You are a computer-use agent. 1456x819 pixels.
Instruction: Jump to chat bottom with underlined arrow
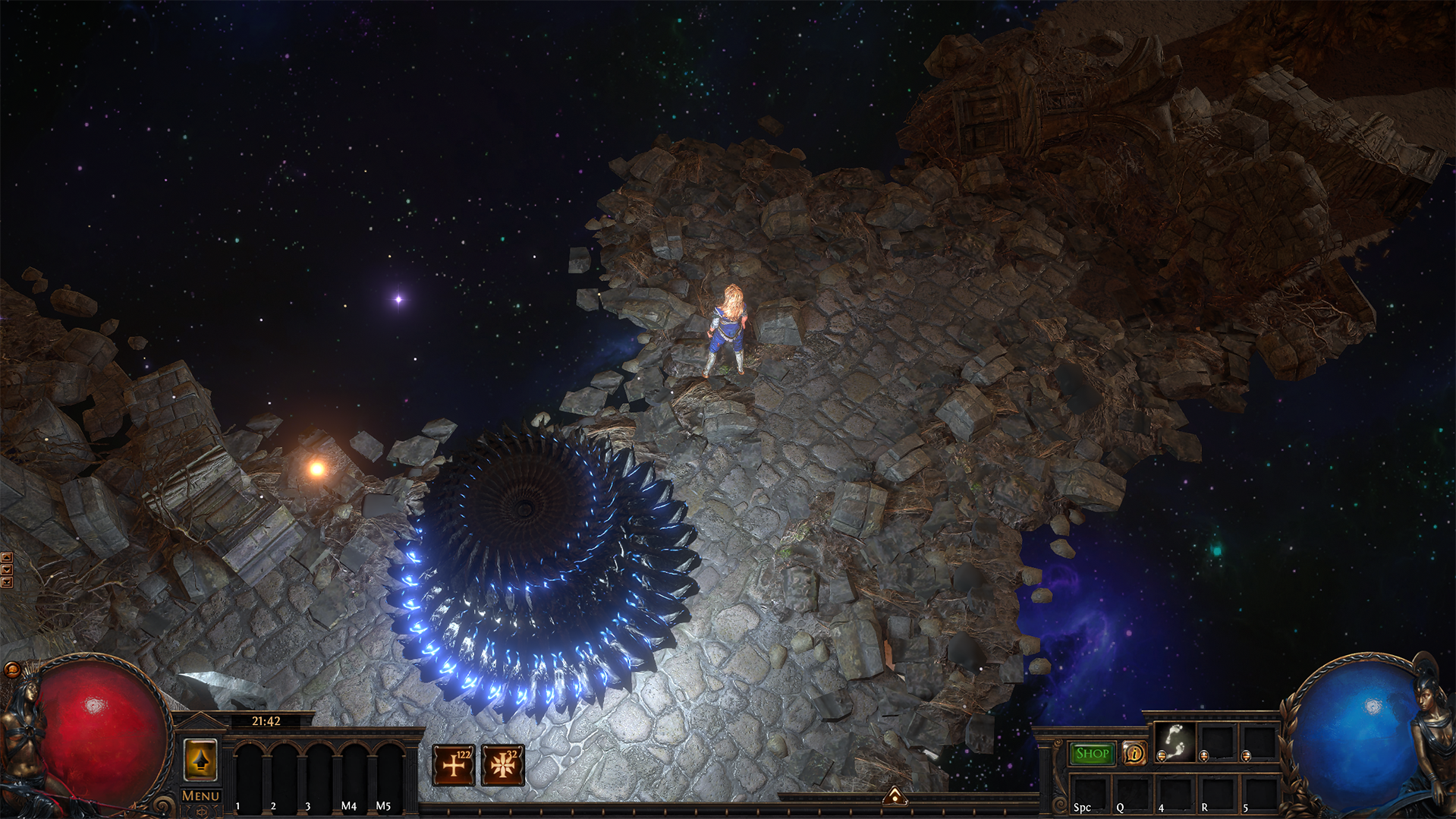tap(7, 582)
